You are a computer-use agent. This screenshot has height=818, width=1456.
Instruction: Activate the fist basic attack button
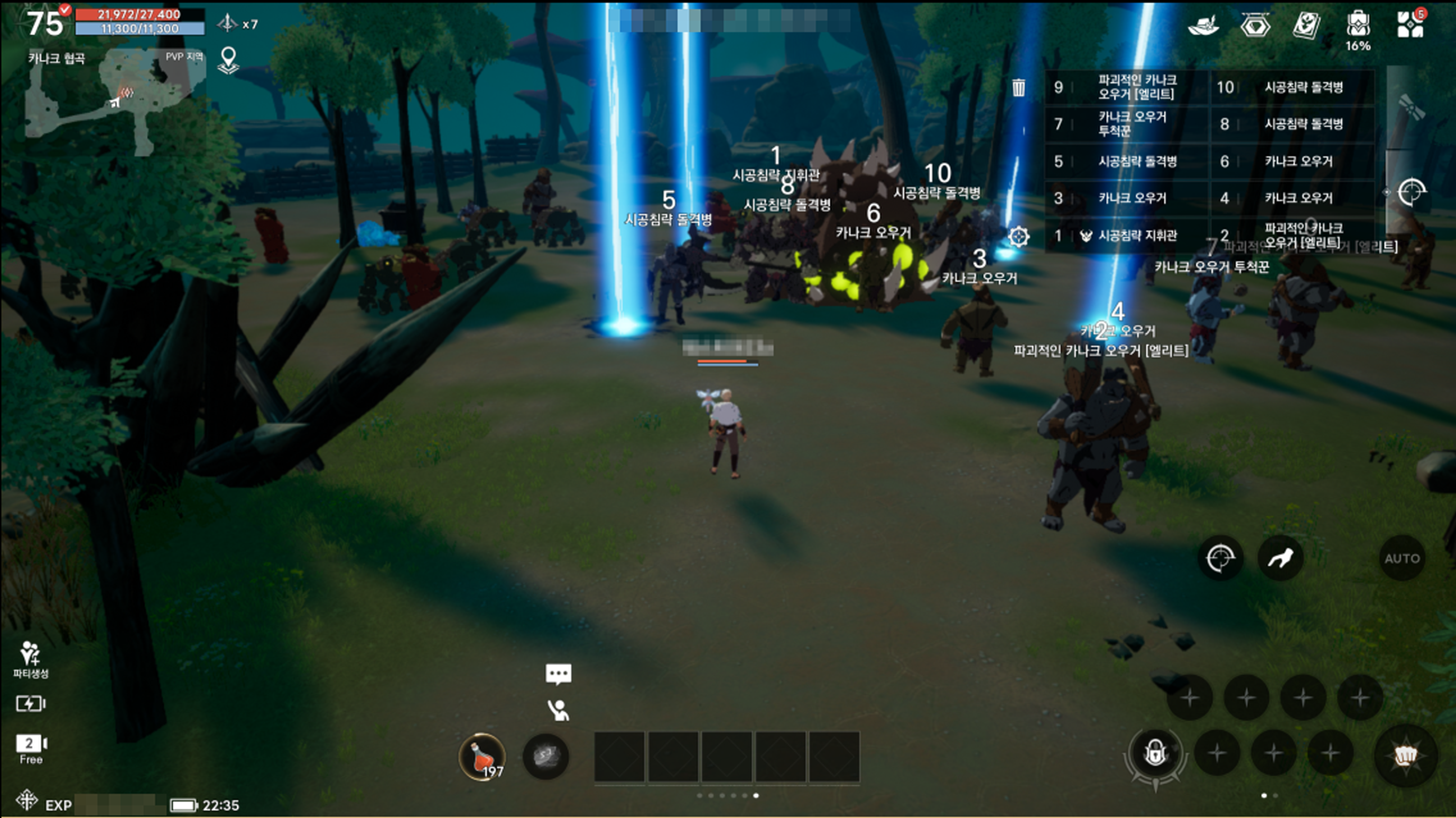(x=1406, y=756)
